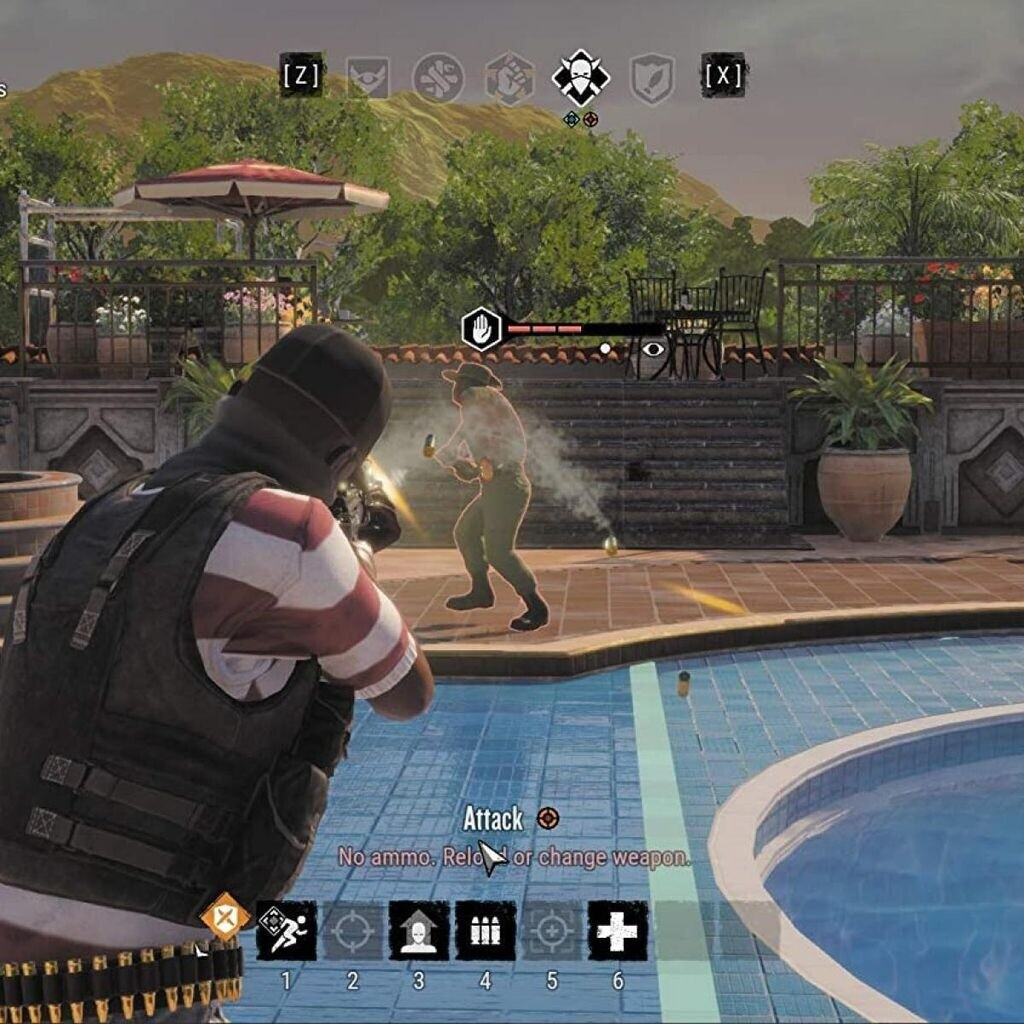The image size is (1024, 1024).
Task: Choose the raised fist unit icon
Action: (509, 78)
